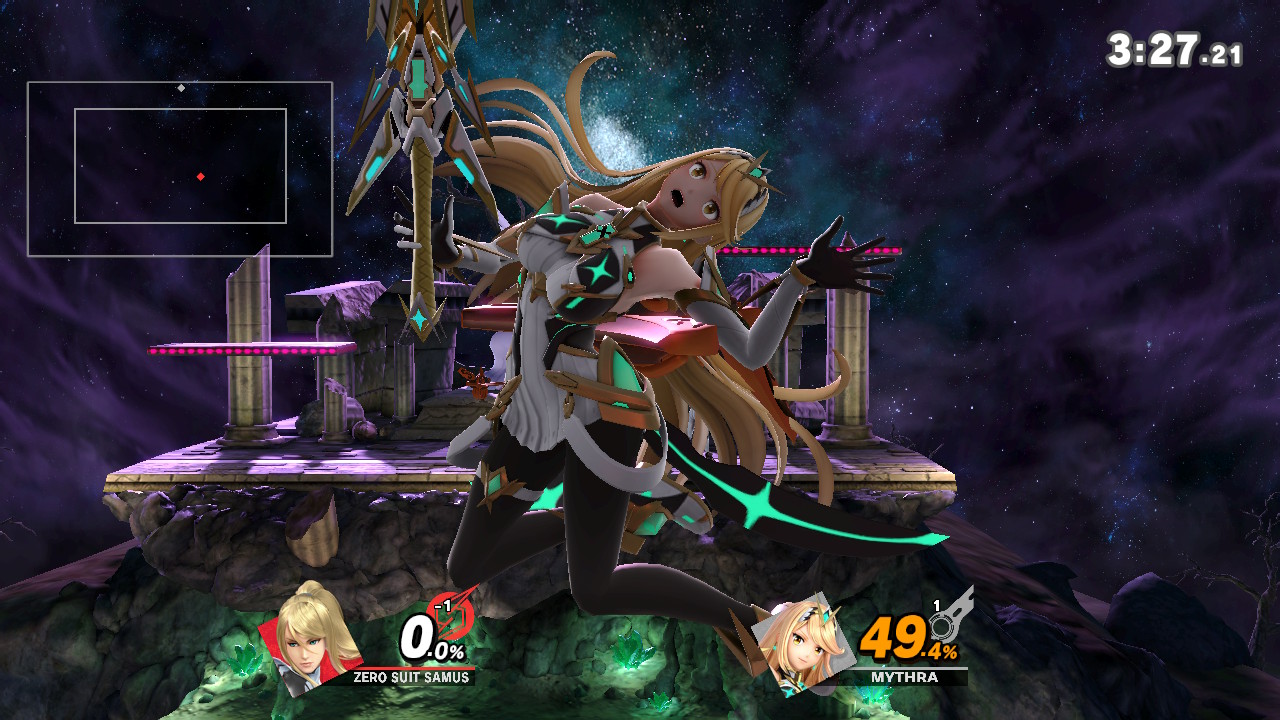This screenshot has height=720, width=1280.
Task: Click the white diamond player marker on the minimap
Action: [182, 90]
